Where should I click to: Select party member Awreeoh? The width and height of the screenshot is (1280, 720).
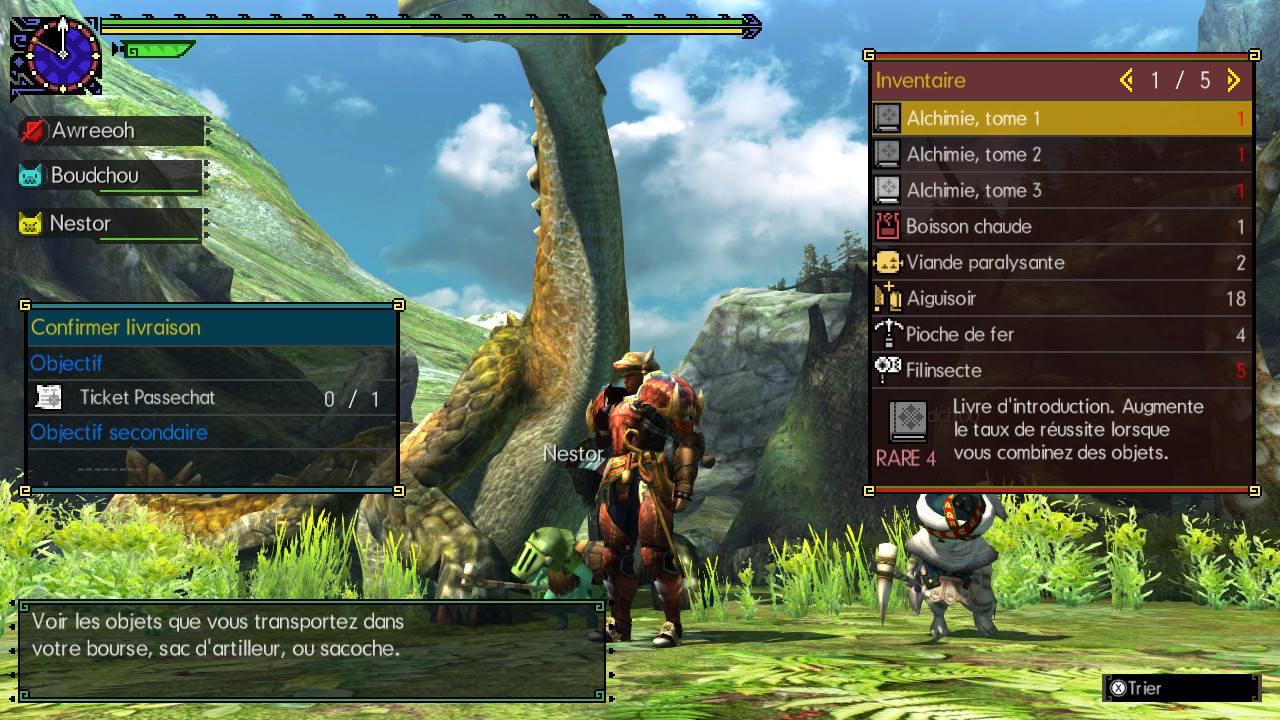coord(110,131)
